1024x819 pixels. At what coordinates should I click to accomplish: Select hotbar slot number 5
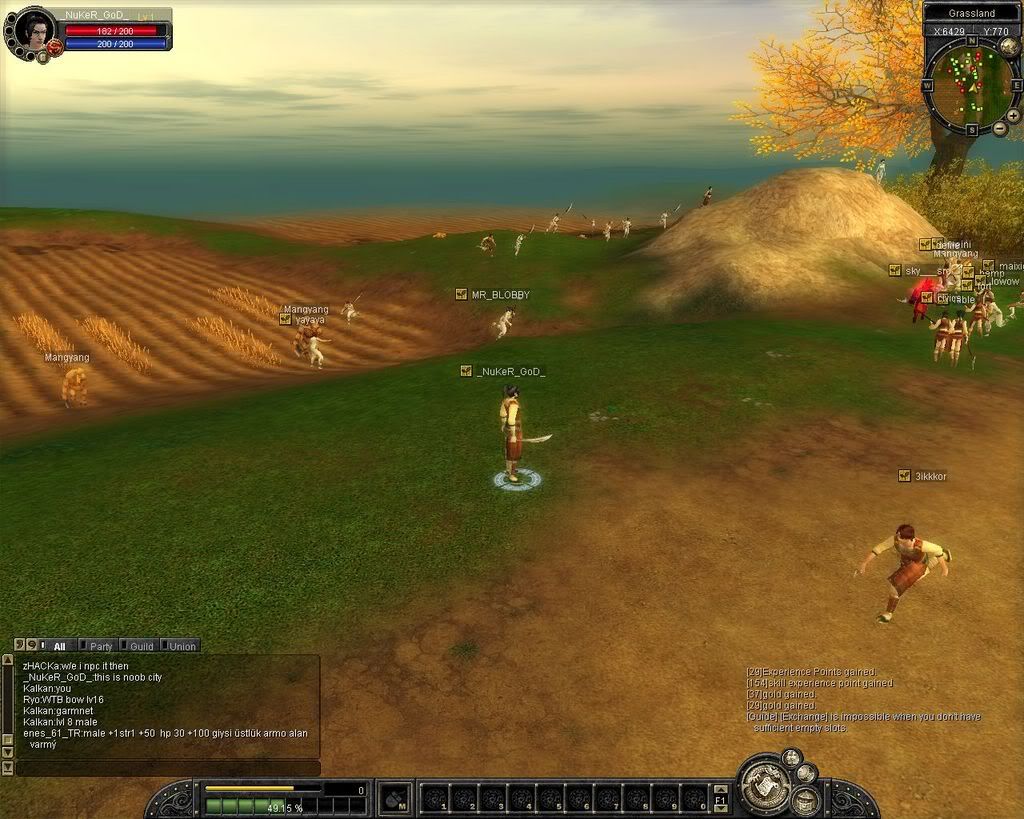point(549,799)
